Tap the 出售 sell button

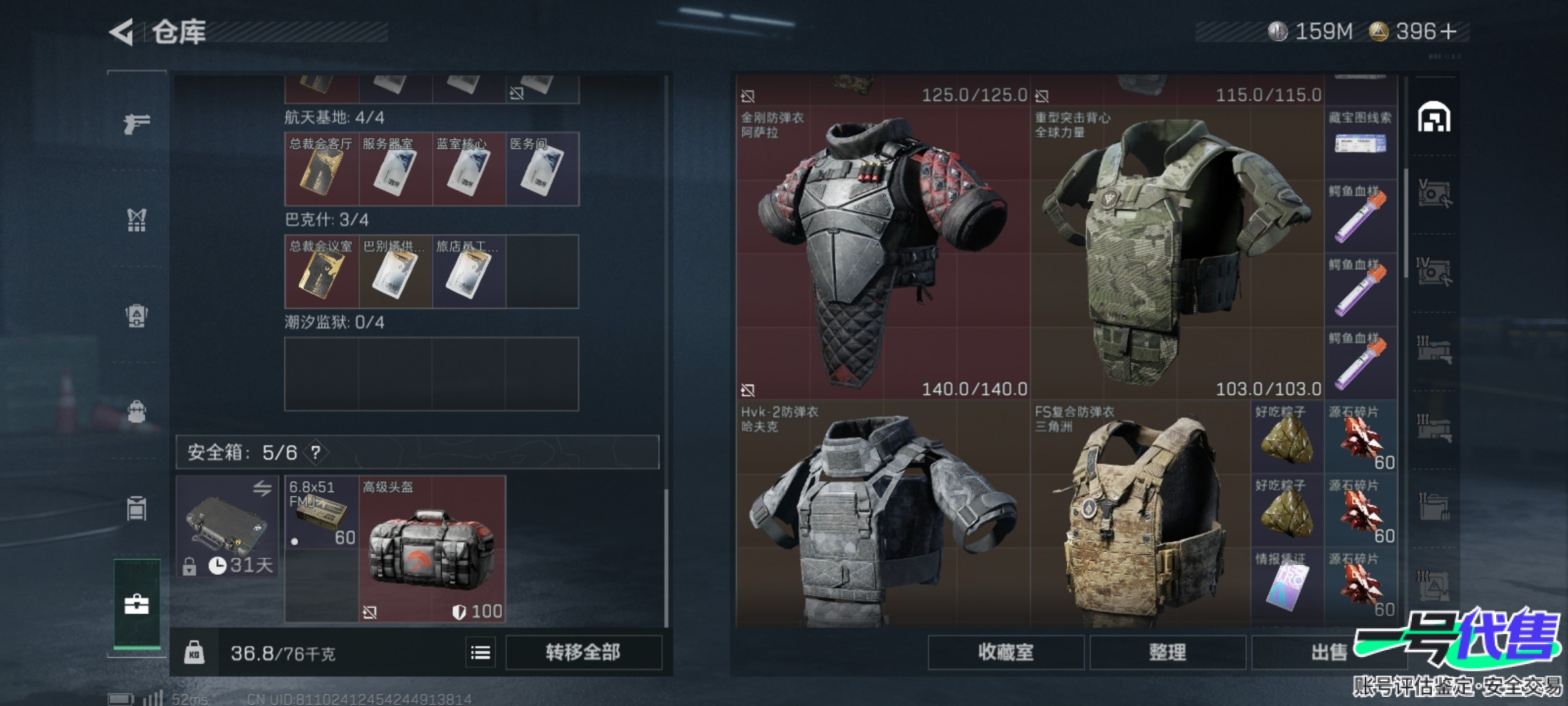pos(1326,652)
